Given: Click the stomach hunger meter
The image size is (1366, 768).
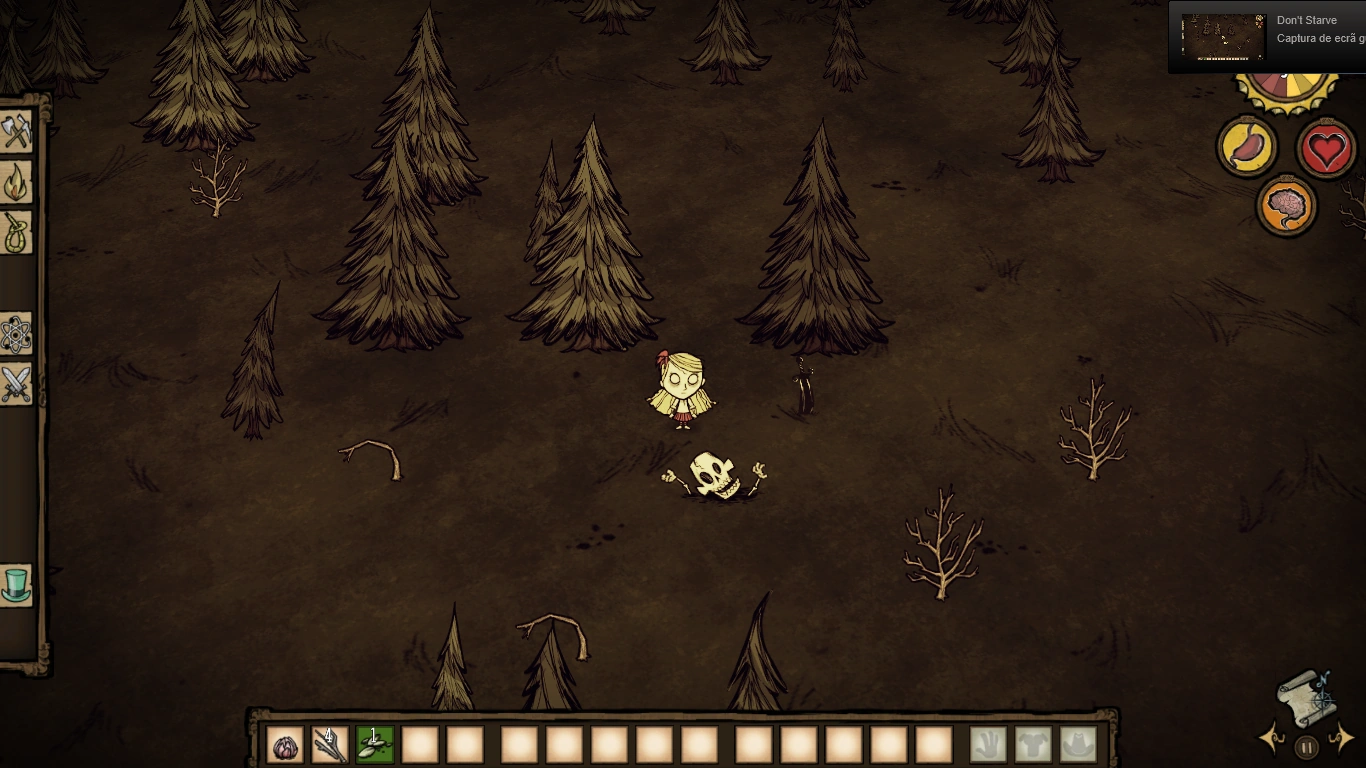Looking at the screenshot, I should [1247, 146].
